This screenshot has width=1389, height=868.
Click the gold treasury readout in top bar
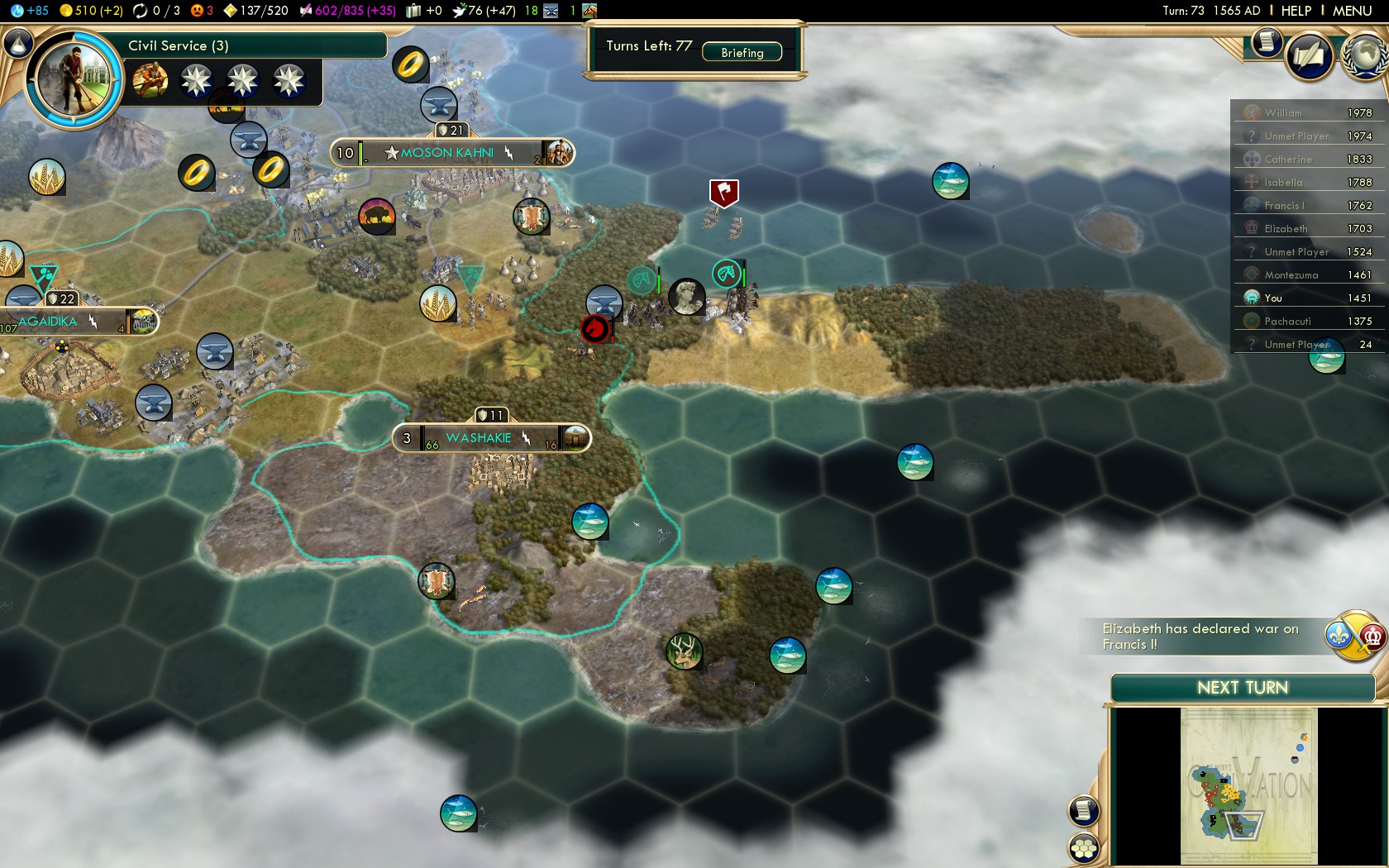coord(91,11)
